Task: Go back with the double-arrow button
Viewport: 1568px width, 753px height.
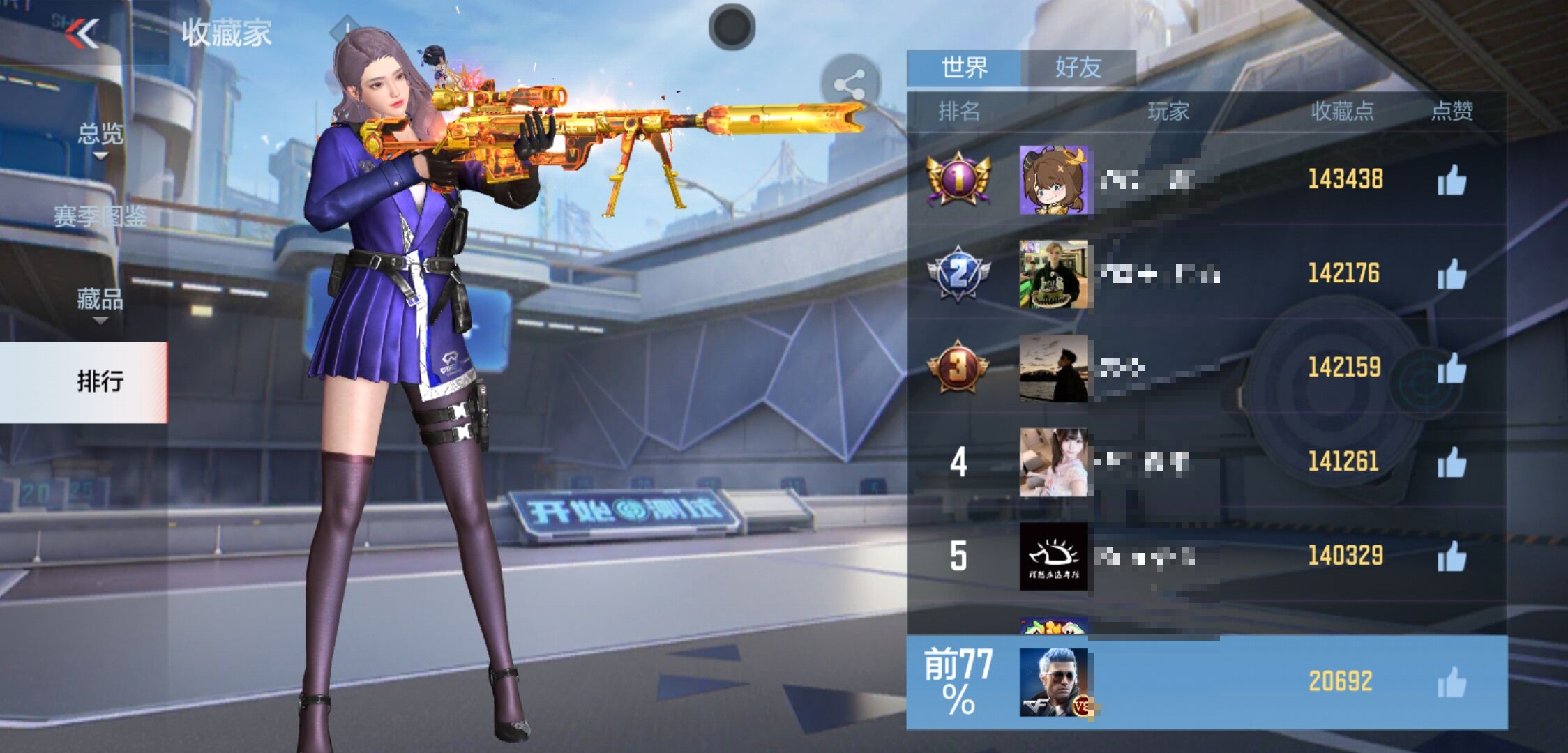Action: coord(82,33)
